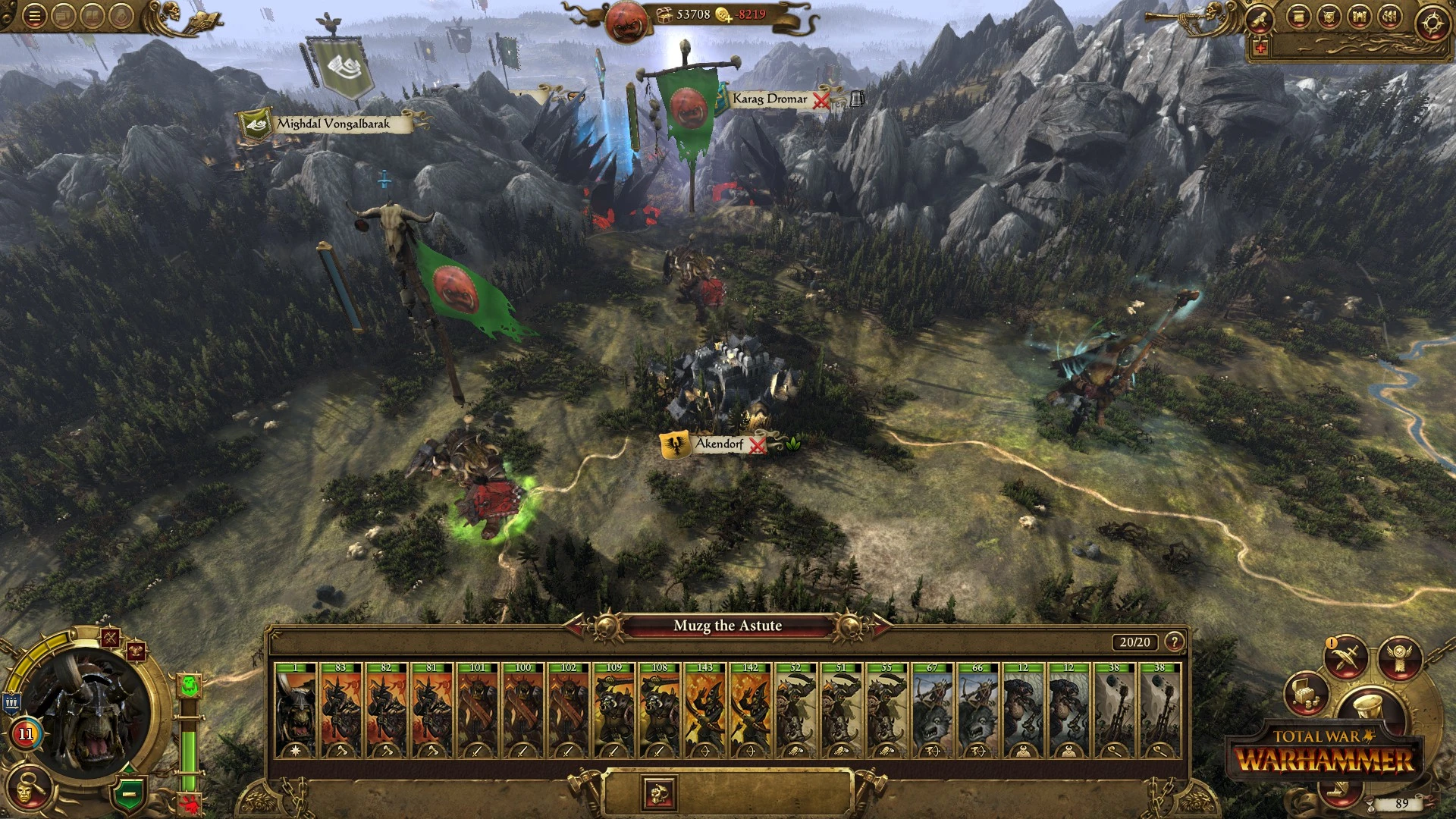This screenshot has width=1456, height=819.
Task: Click the advisor hood icon button
Action: coord(121,17)
